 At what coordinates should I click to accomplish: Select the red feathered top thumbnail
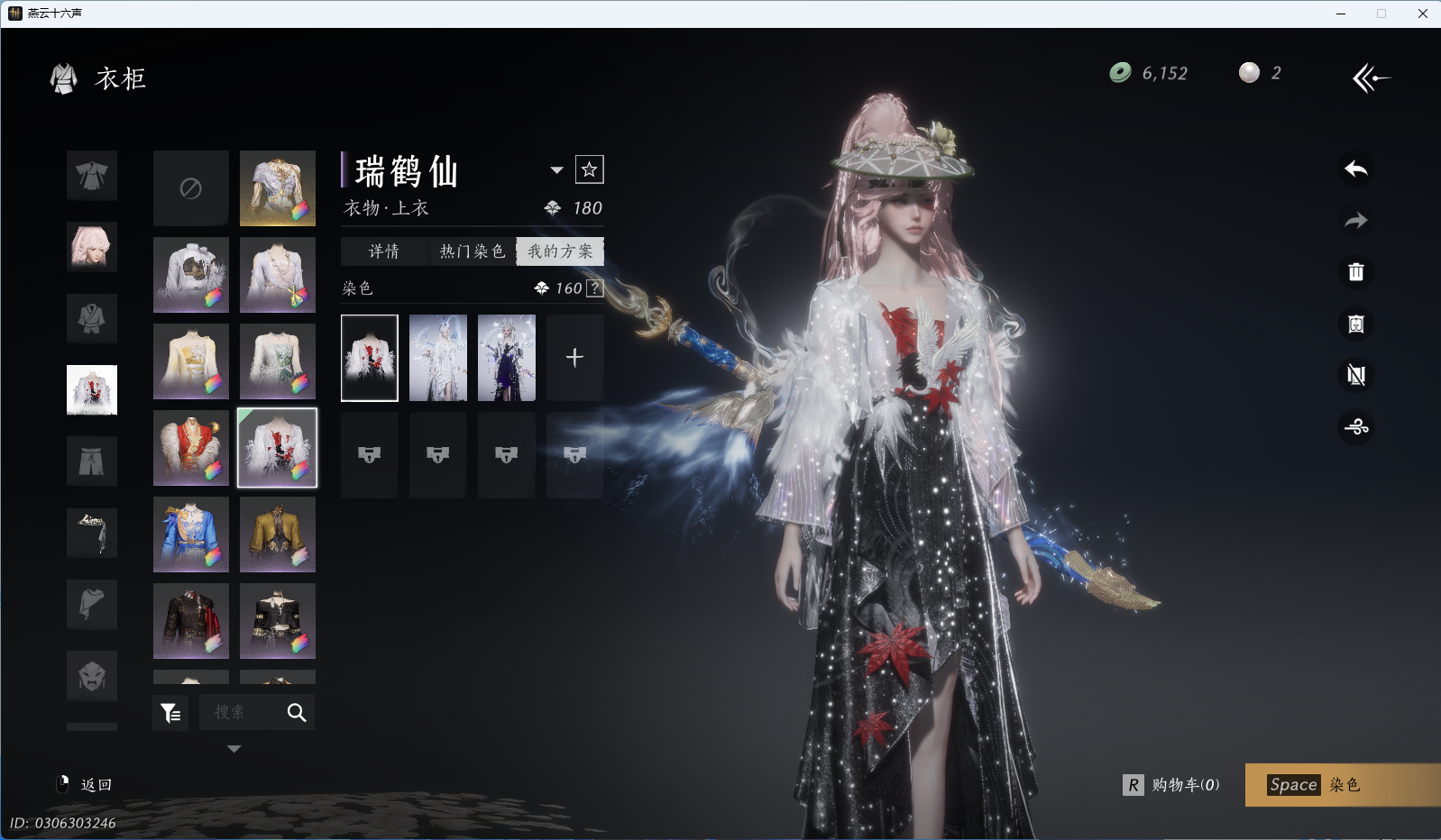(x=190, y=448)
